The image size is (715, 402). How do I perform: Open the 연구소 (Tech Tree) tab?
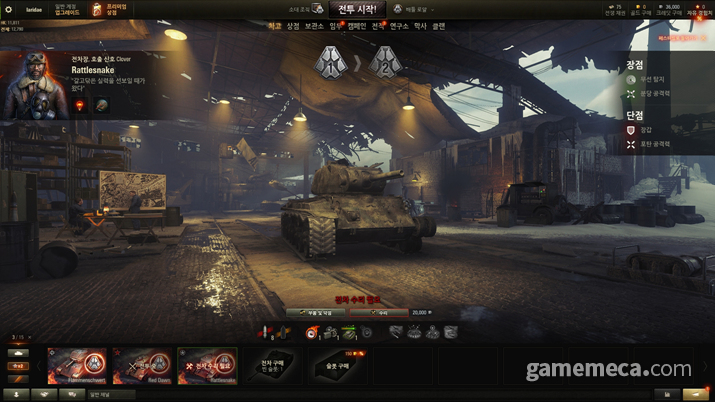[398, 26]
